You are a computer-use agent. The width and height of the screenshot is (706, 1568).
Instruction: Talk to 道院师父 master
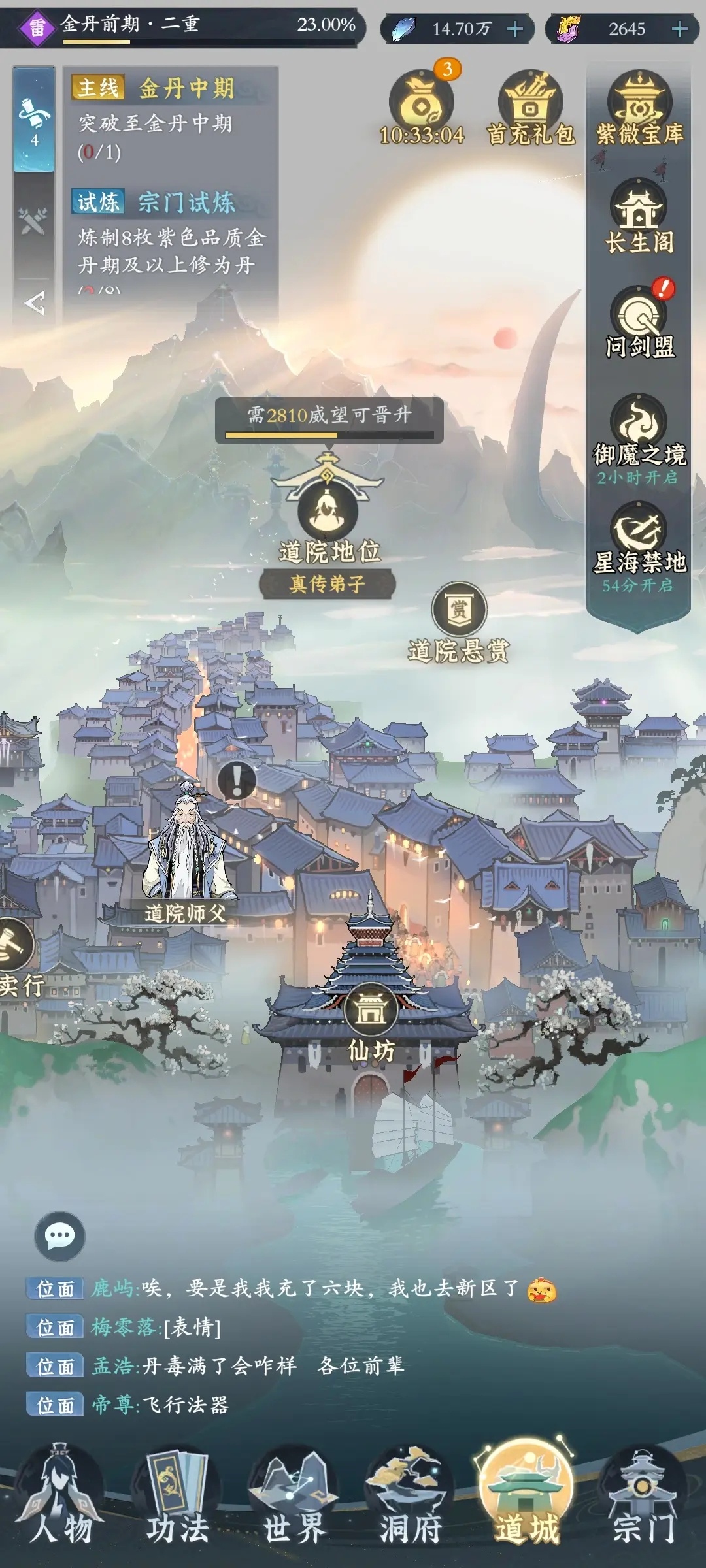pyautogui.click(x=186, y=849)
